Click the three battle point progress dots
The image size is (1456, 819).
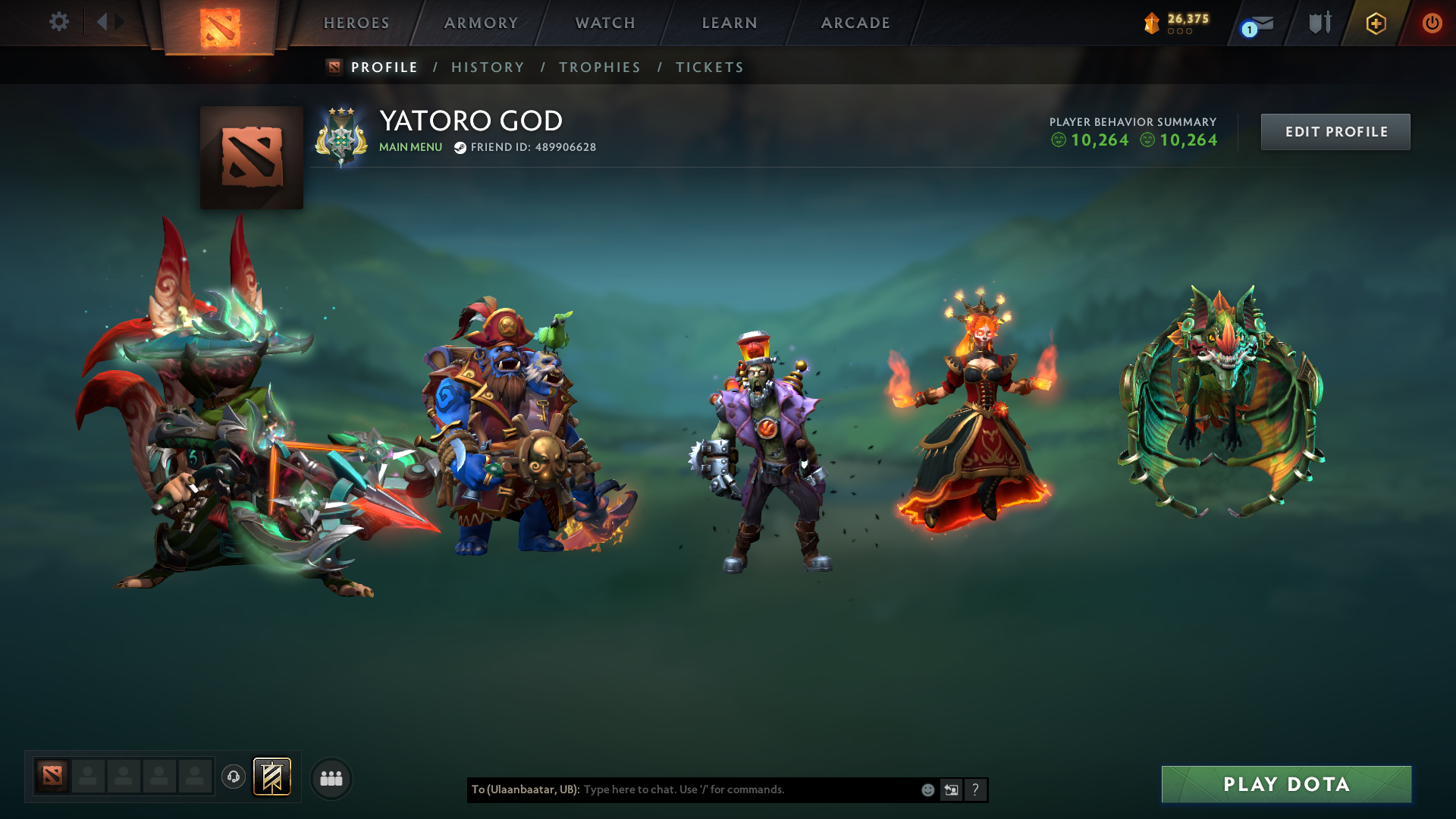(1178, 32)
